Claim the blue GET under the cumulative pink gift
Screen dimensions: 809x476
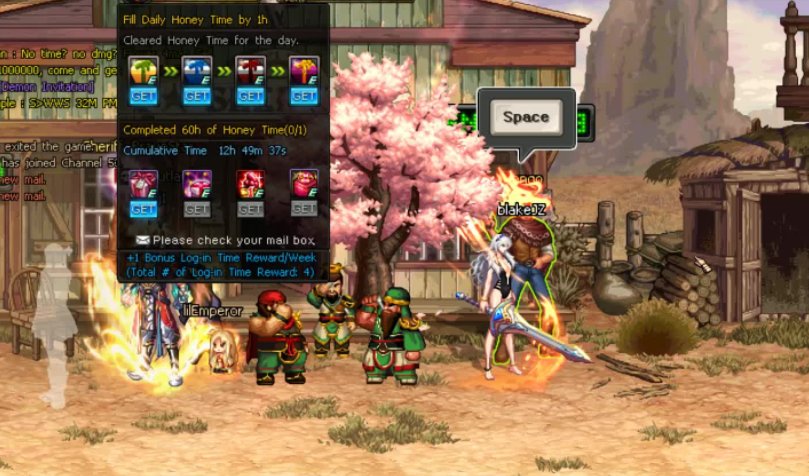[143, 210]
